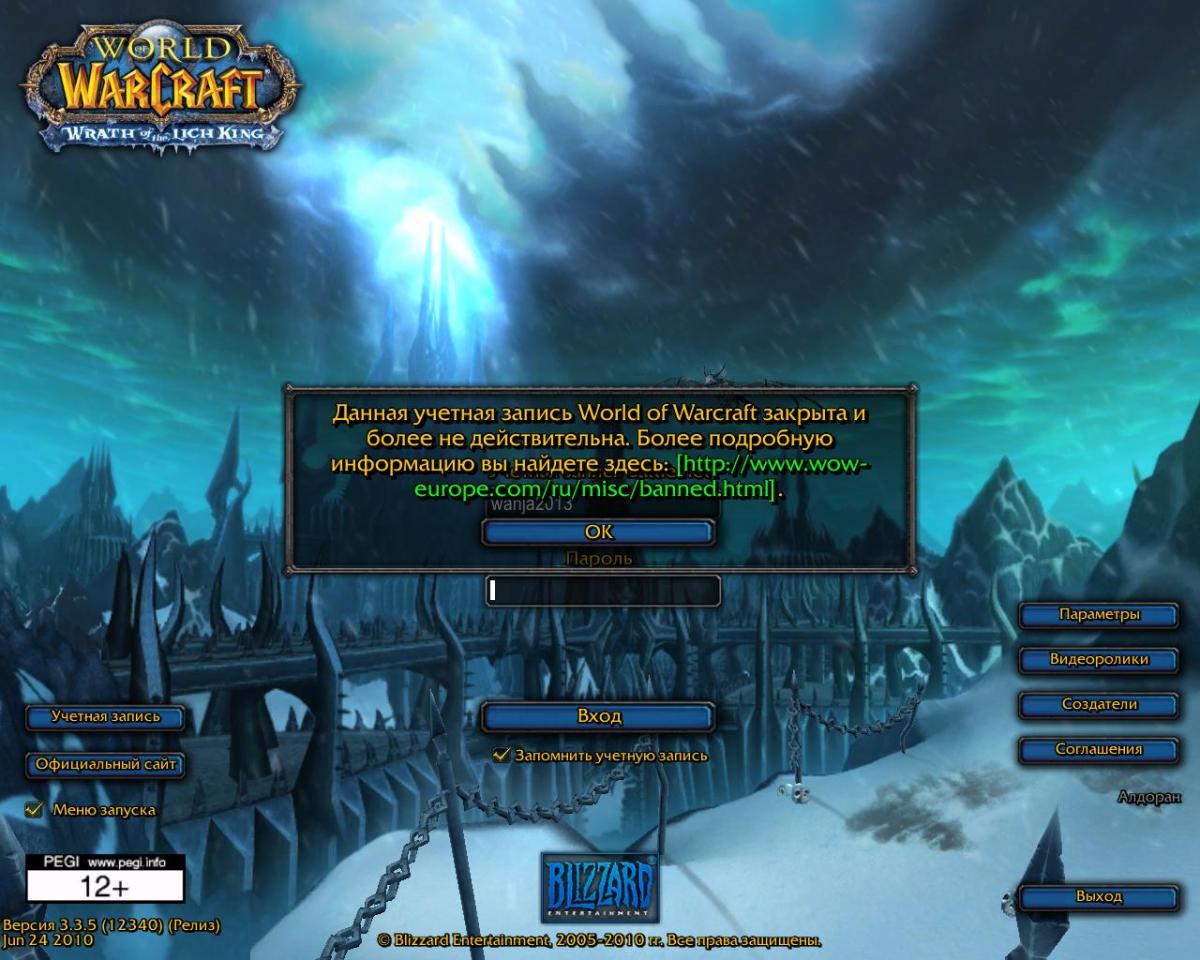Visit Официальный сайт via its button

105,765
